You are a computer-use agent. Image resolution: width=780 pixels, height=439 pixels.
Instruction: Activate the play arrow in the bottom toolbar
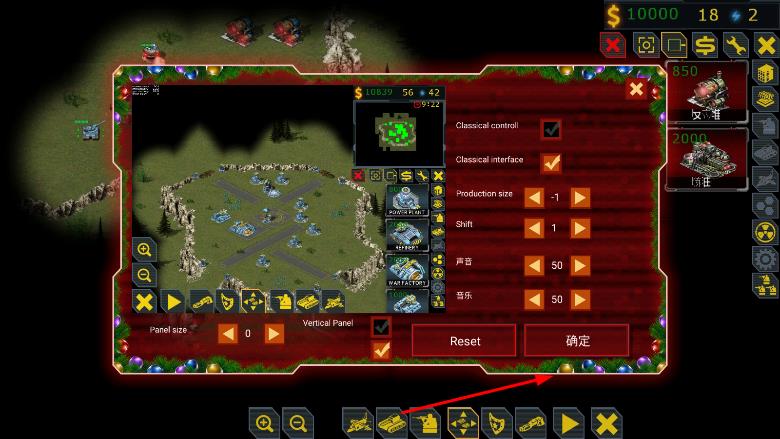pos(569,423)
